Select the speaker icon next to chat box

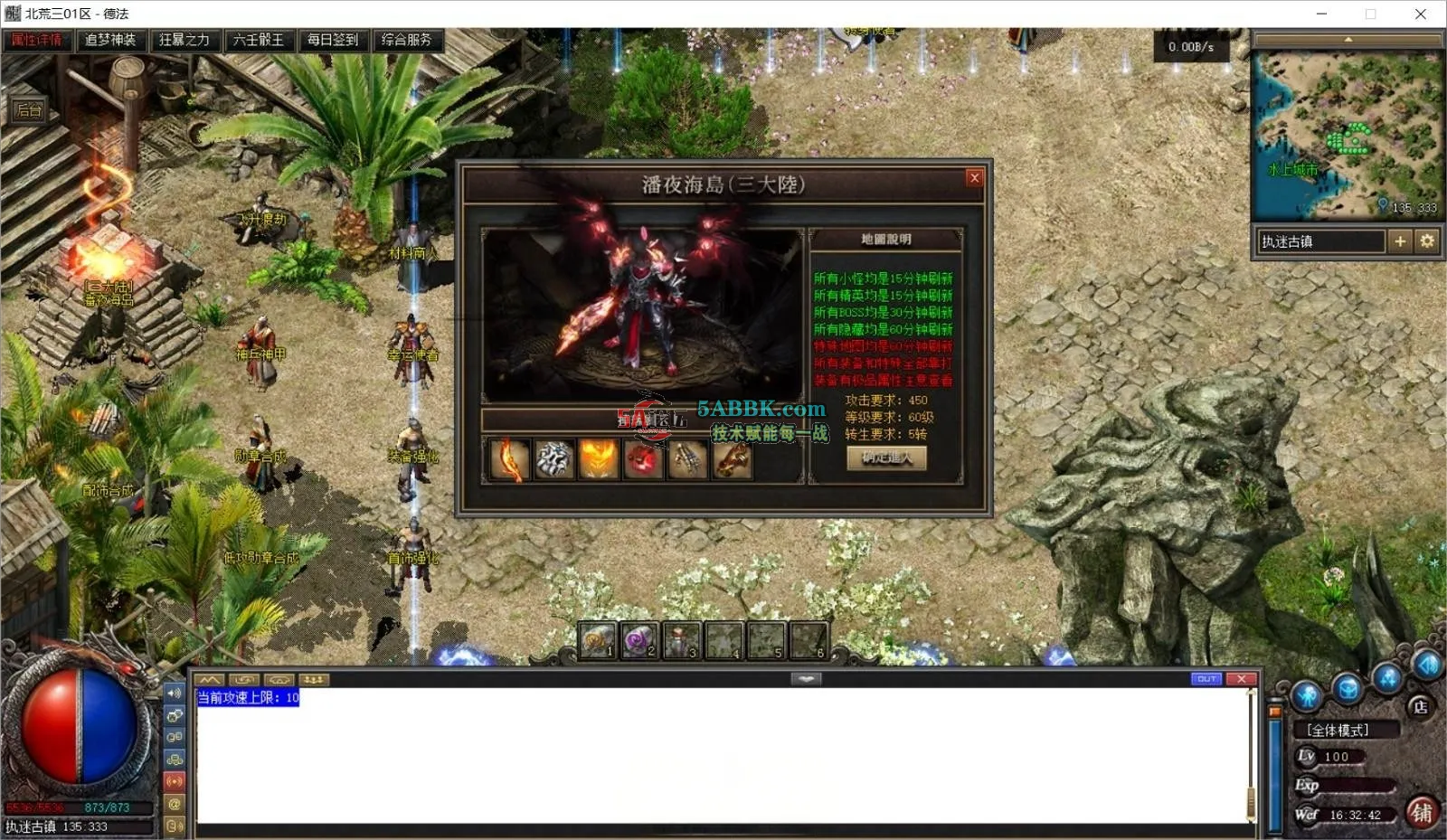(x=175, y=694)
